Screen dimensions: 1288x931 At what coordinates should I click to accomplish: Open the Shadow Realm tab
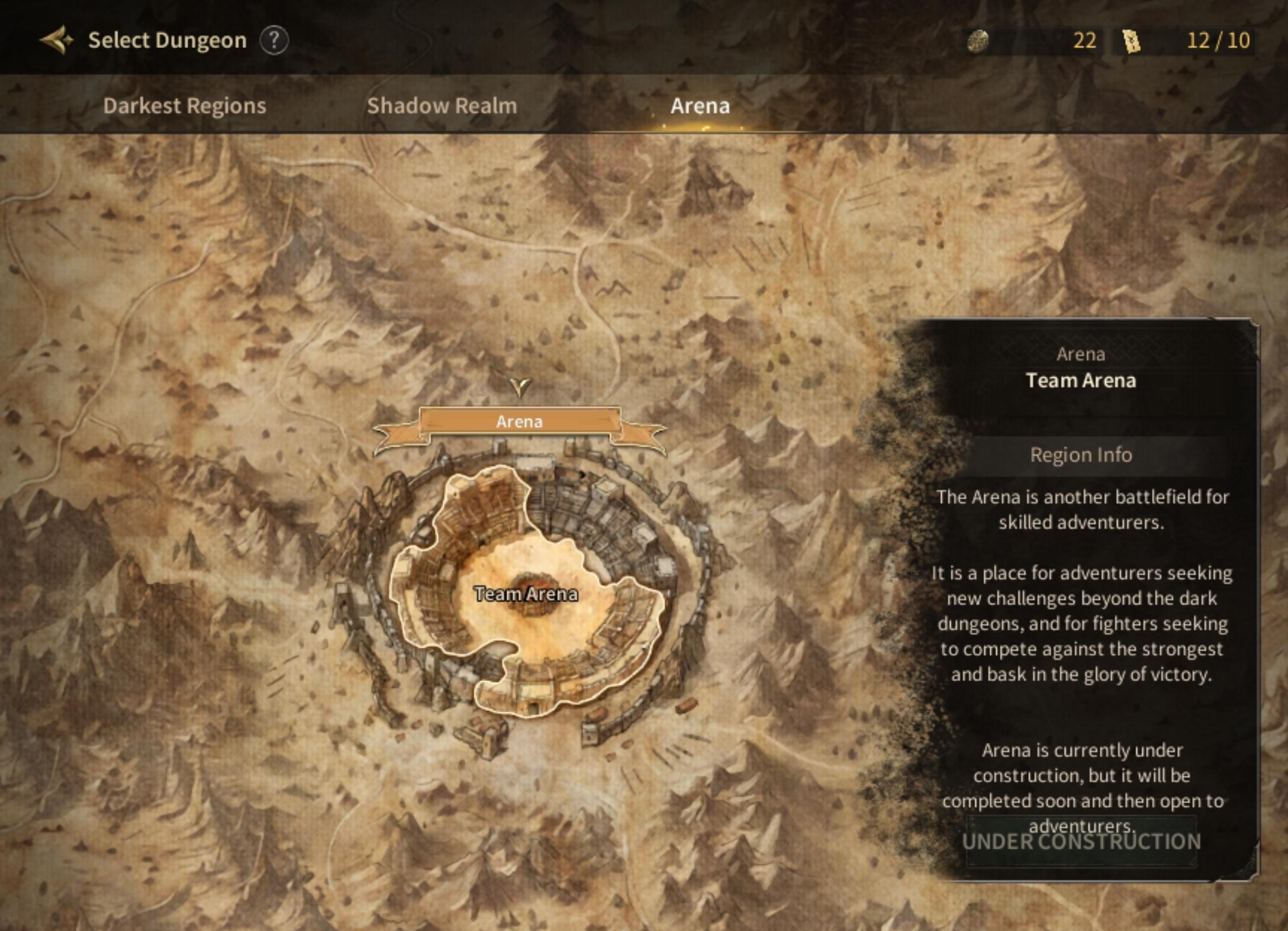tap(442, 105)
